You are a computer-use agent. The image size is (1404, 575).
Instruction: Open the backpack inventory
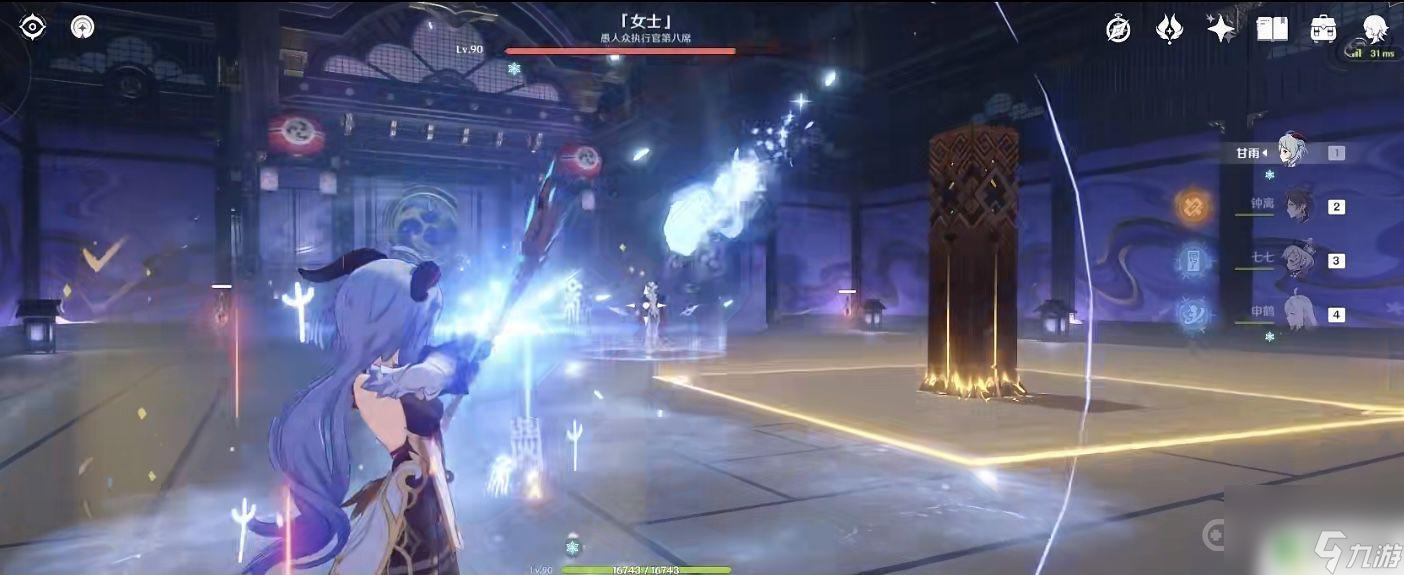point(1323,29)
